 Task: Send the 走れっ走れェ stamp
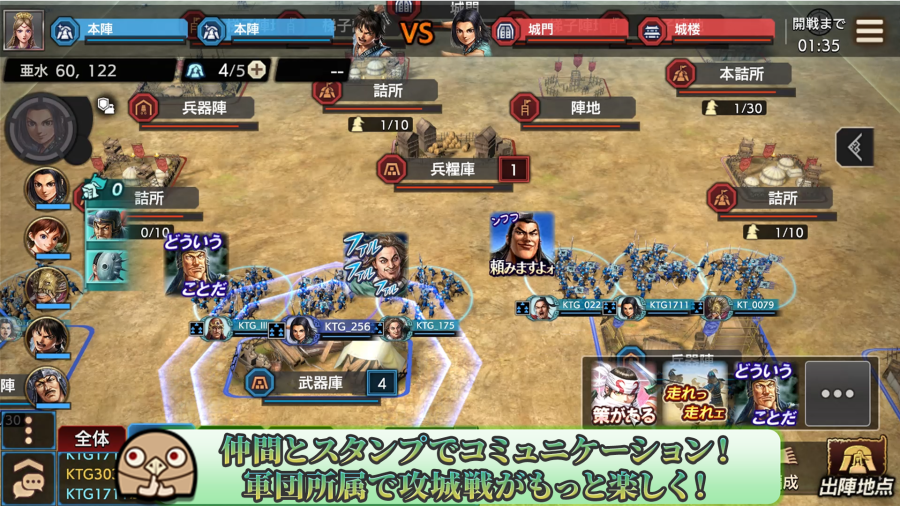693,393
